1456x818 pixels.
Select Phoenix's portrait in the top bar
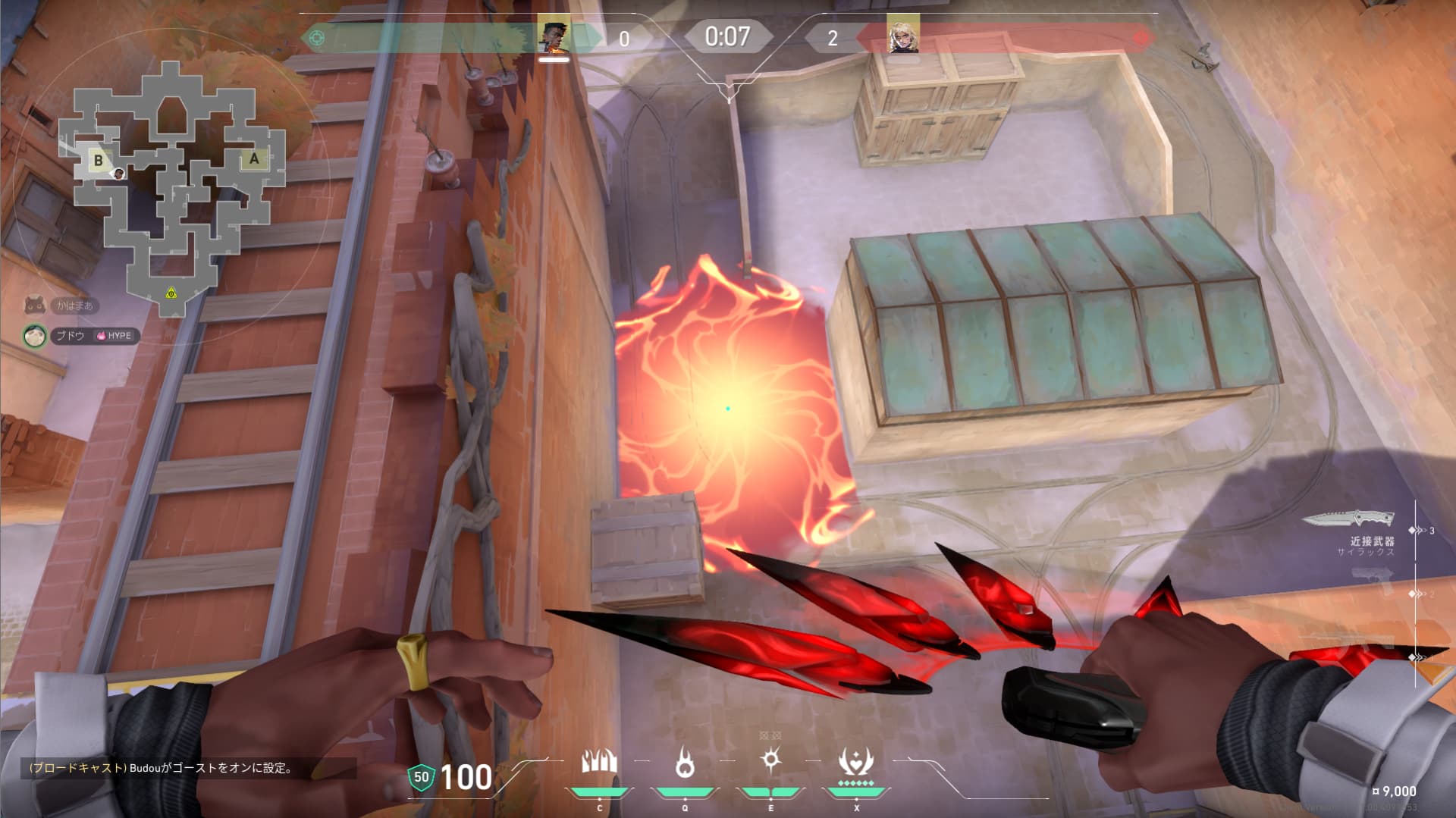554,37
